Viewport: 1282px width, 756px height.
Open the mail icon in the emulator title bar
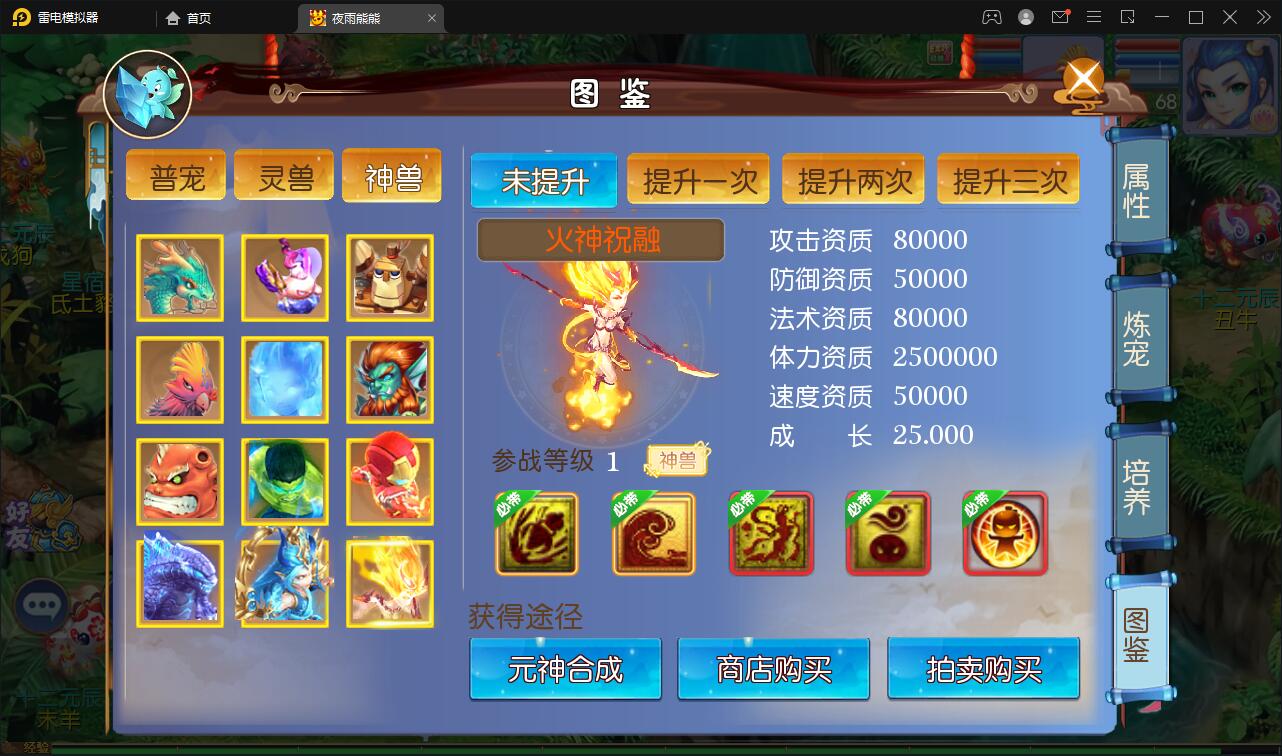pyautogui.click(x=1060, y=17)
